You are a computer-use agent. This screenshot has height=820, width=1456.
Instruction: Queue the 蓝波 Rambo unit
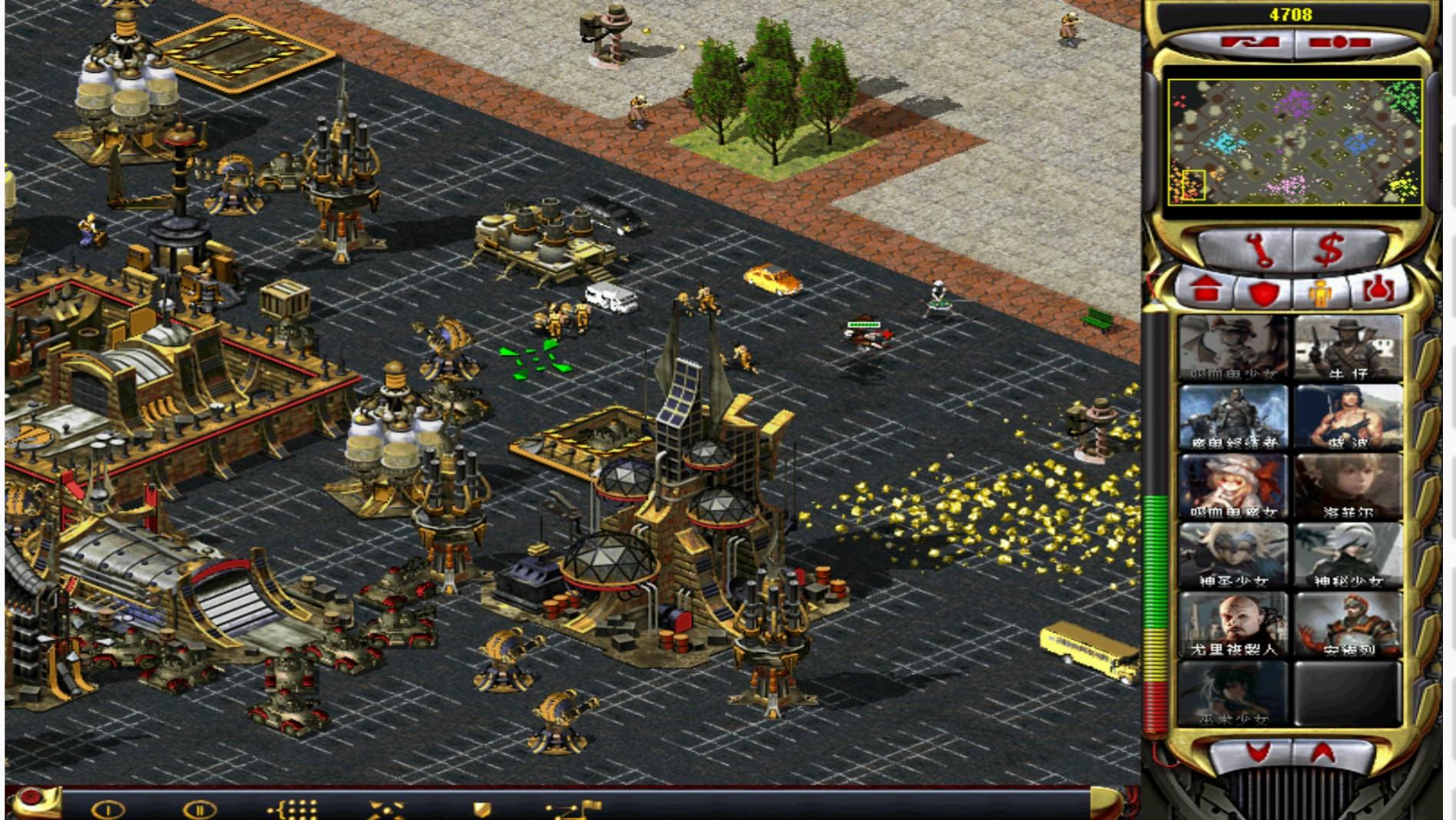click(1348, 418)
